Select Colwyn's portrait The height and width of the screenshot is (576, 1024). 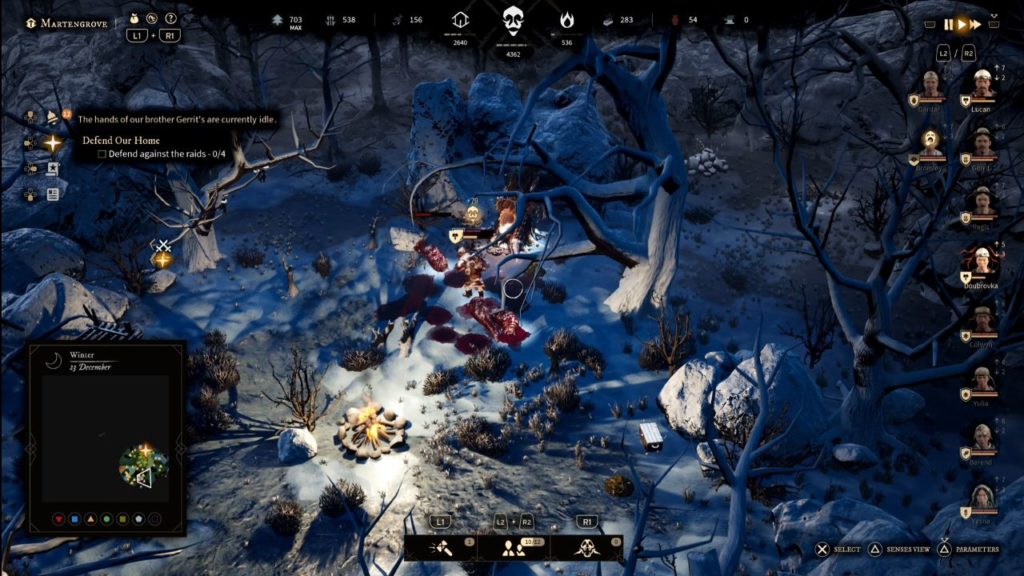click(983, 321)
